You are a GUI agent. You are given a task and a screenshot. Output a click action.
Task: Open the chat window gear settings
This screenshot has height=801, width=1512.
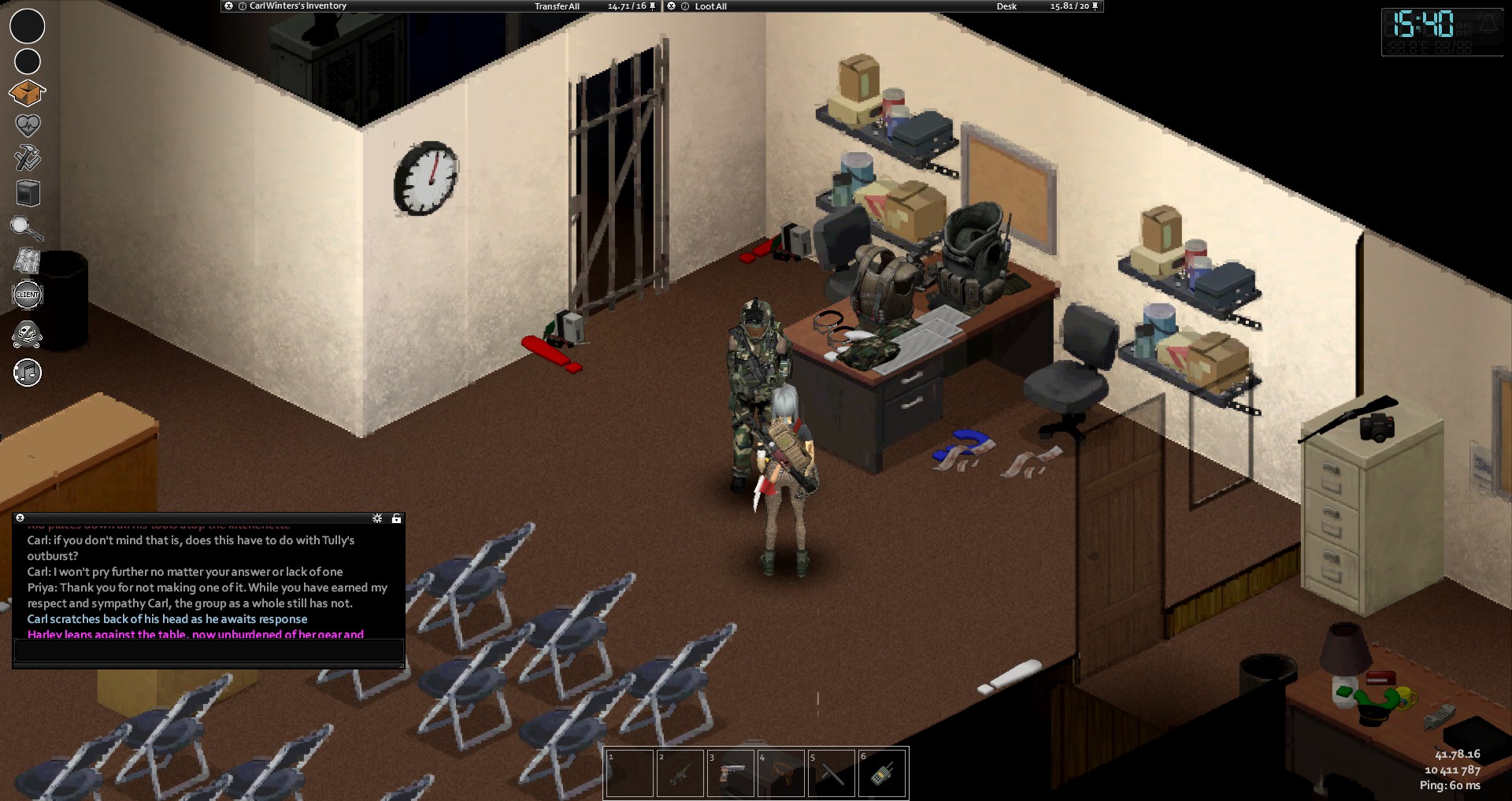point(377,518)
